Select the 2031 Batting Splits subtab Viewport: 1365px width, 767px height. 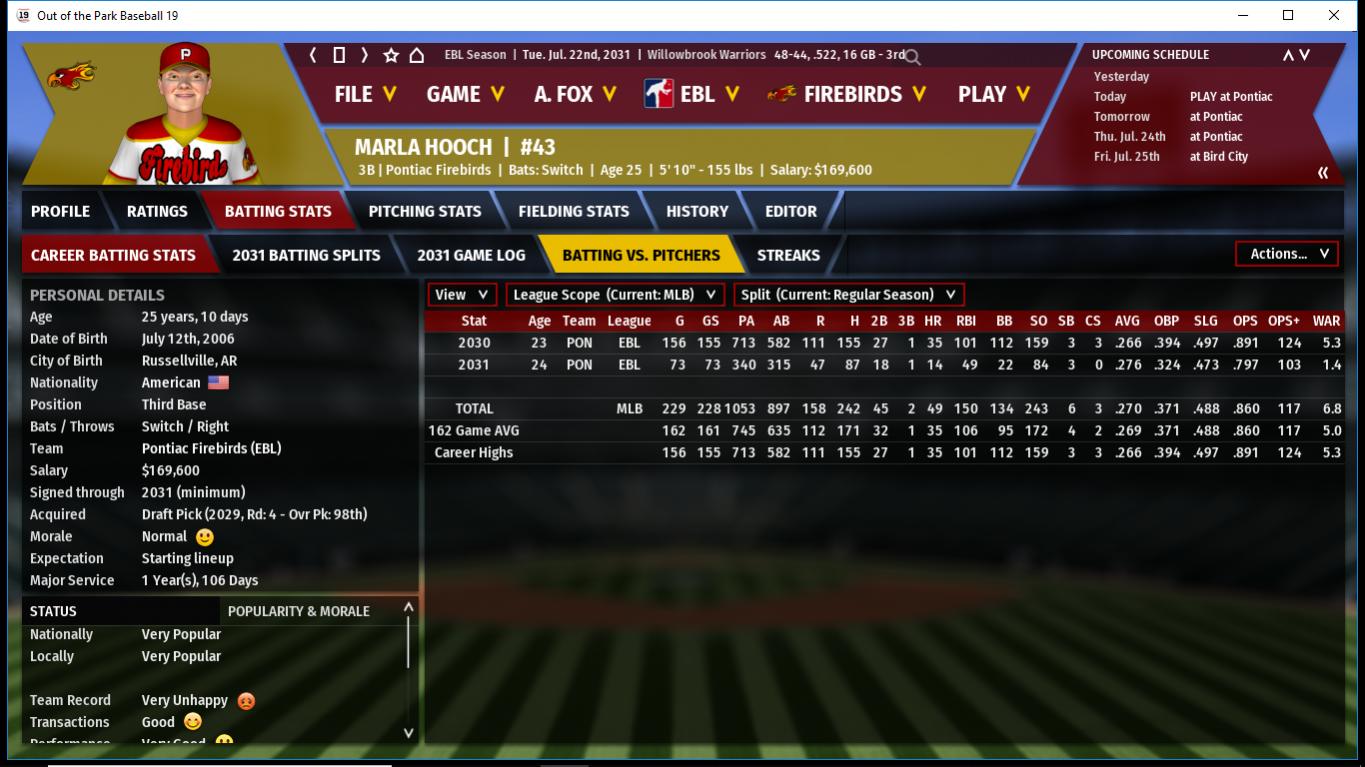pyautogui.click(x=306, y=255)
